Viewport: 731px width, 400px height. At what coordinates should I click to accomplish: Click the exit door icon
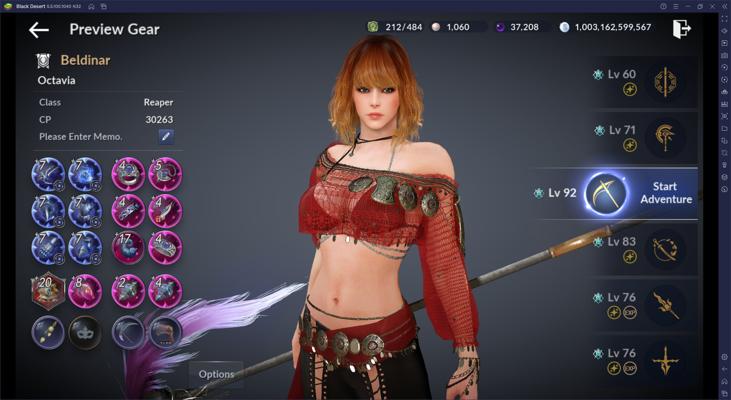tap(682, 28)
